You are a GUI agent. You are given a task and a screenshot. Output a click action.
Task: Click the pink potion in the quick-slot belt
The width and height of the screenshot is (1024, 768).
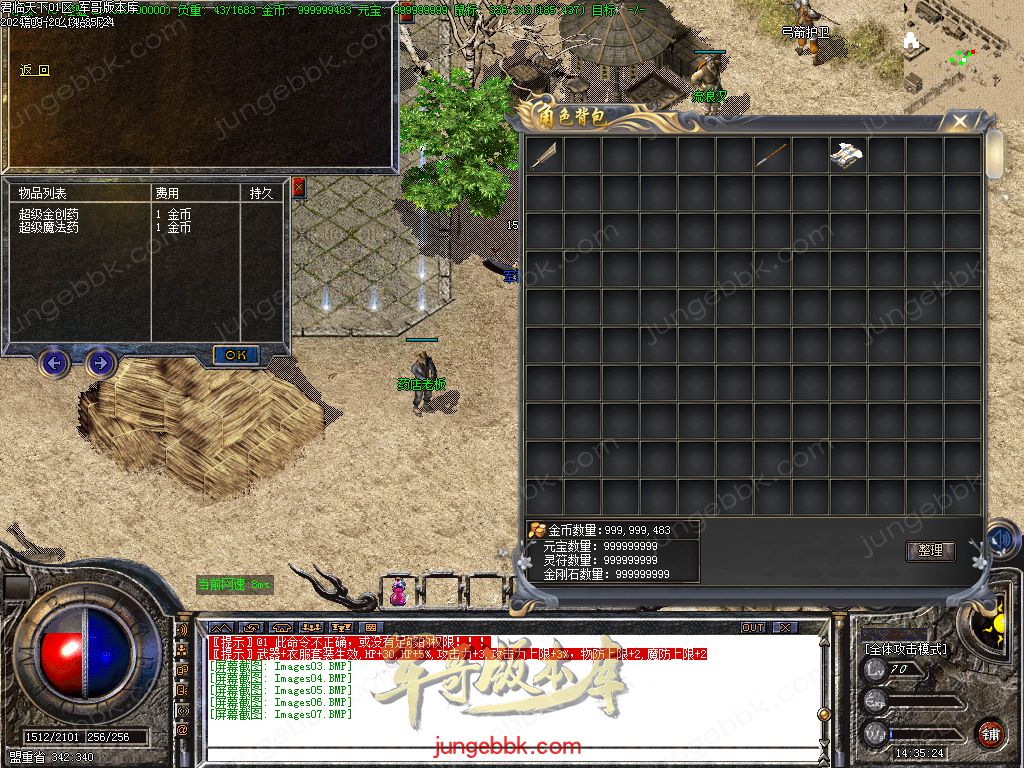point(398,593)
